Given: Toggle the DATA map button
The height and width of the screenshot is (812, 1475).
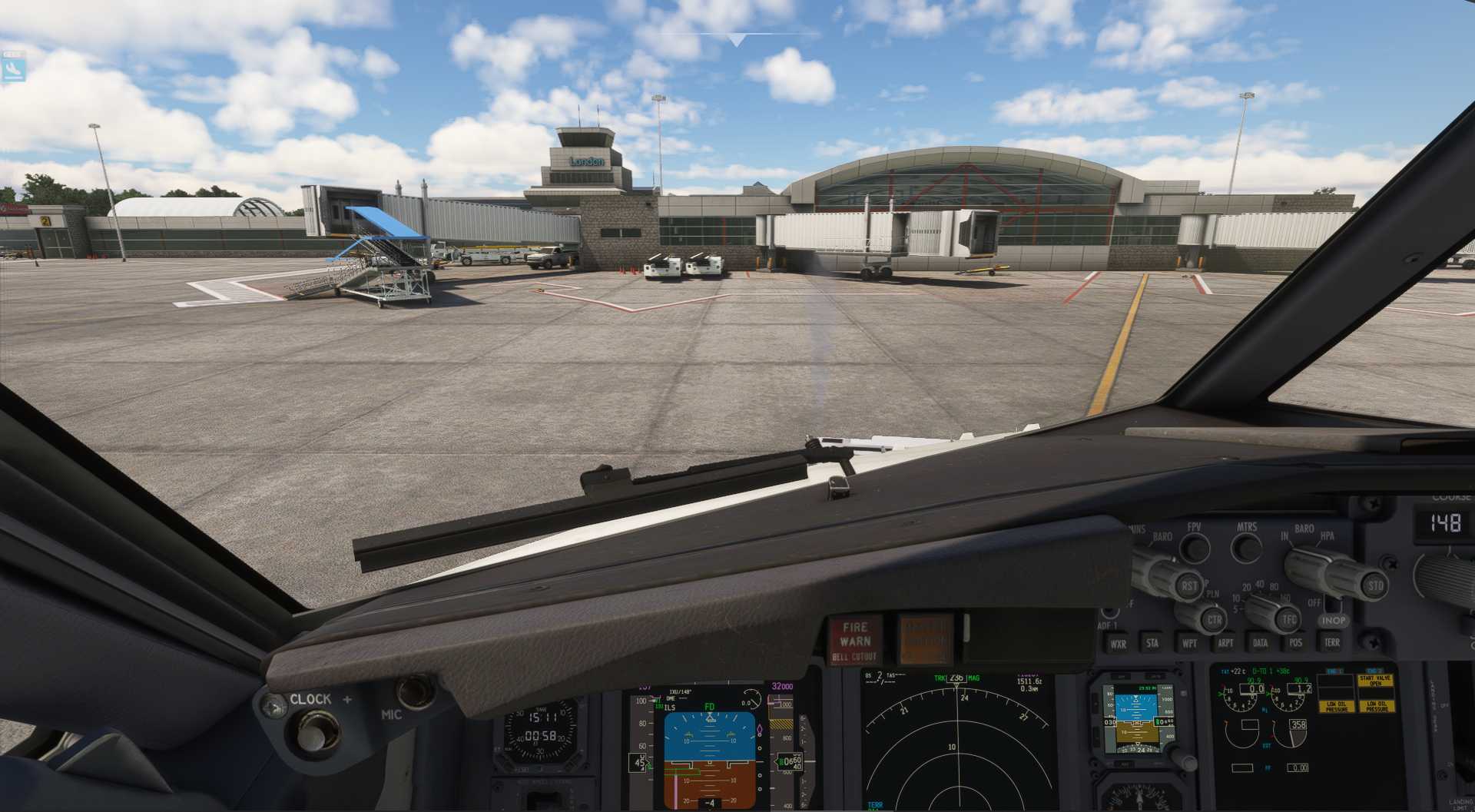Looking at the screenshot, I should [x=1260, y=642].
